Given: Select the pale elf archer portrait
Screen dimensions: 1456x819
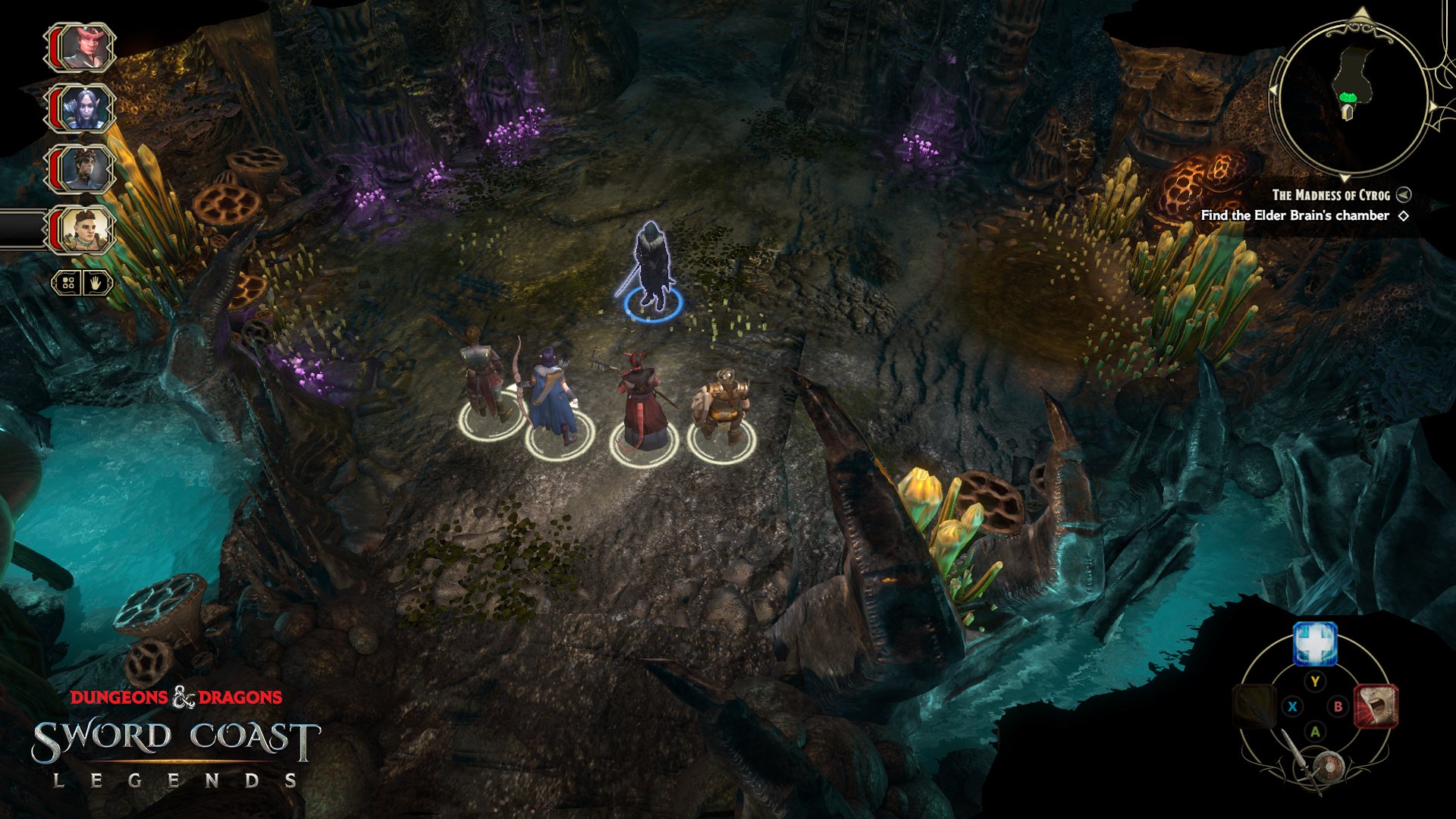Looking at the screenshot, I should tap(82, 108).
